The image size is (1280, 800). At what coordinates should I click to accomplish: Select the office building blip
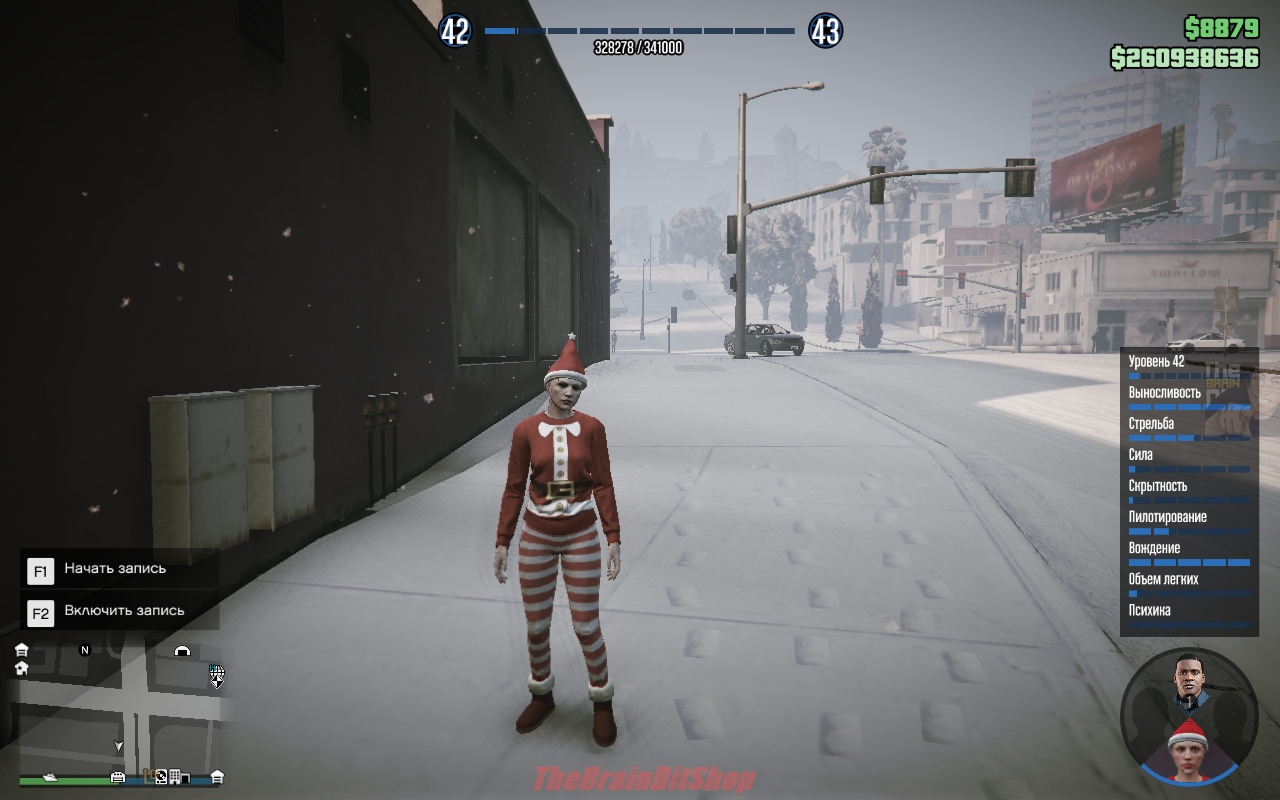point(175,776)
